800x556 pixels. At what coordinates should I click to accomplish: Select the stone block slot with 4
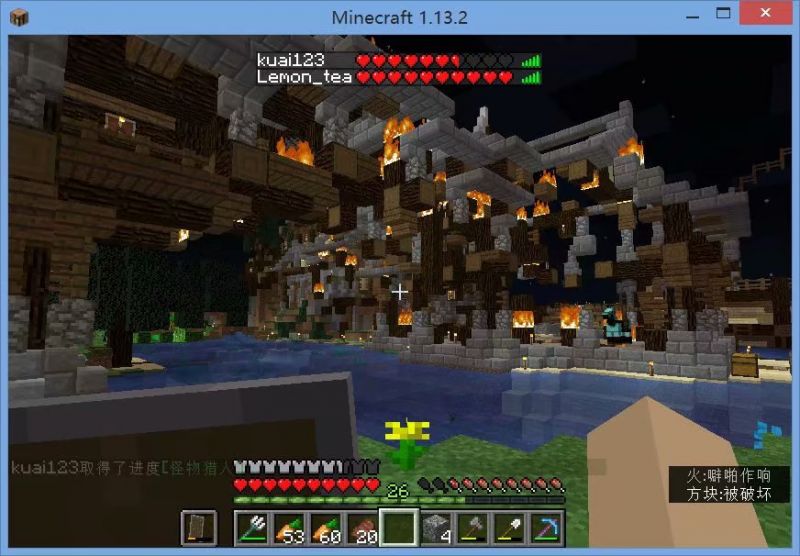coord(435,527)
